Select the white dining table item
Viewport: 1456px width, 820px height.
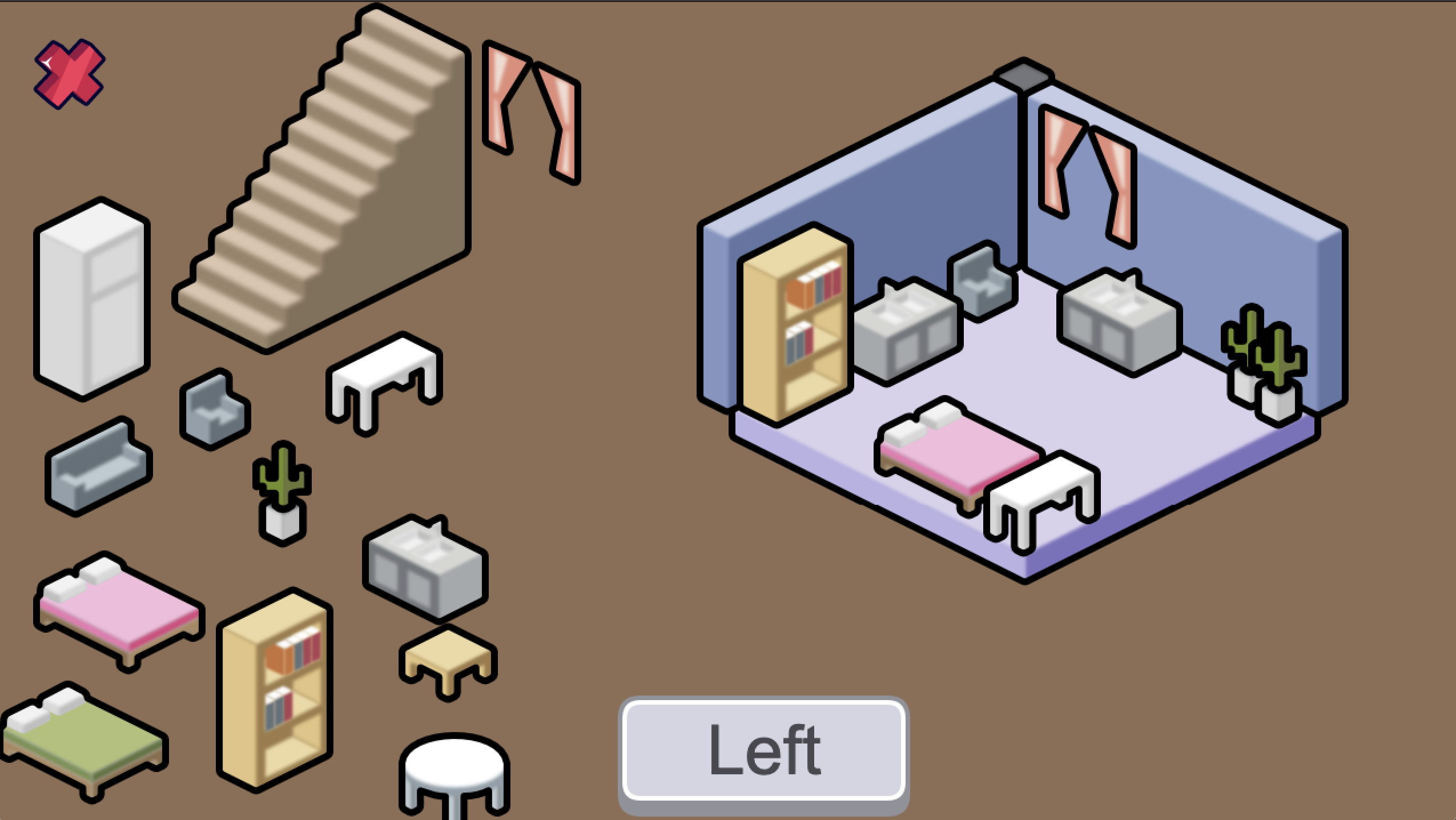pyautogui.click(x=383, y=377)
